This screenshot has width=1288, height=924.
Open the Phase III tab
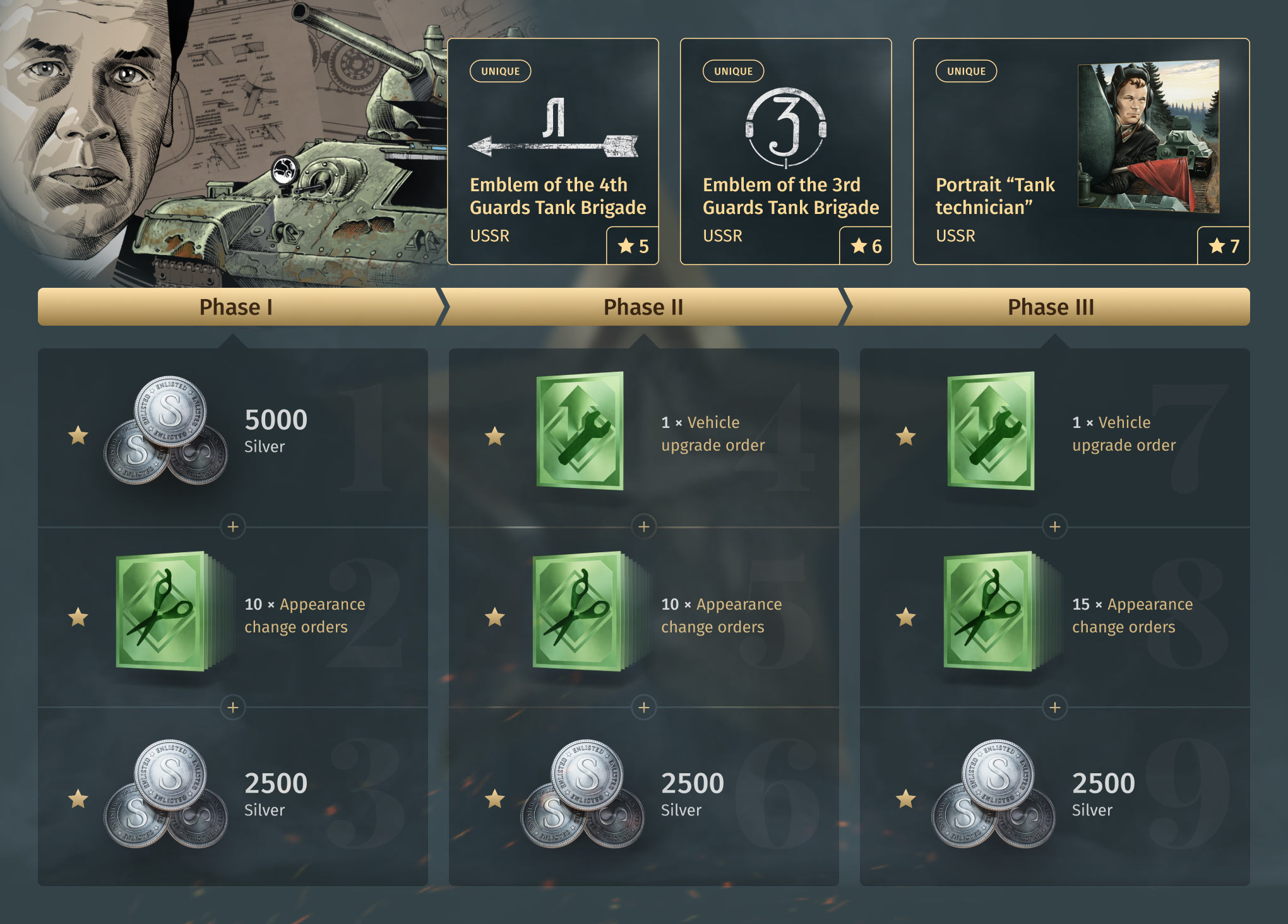[x=1050, y=307]
